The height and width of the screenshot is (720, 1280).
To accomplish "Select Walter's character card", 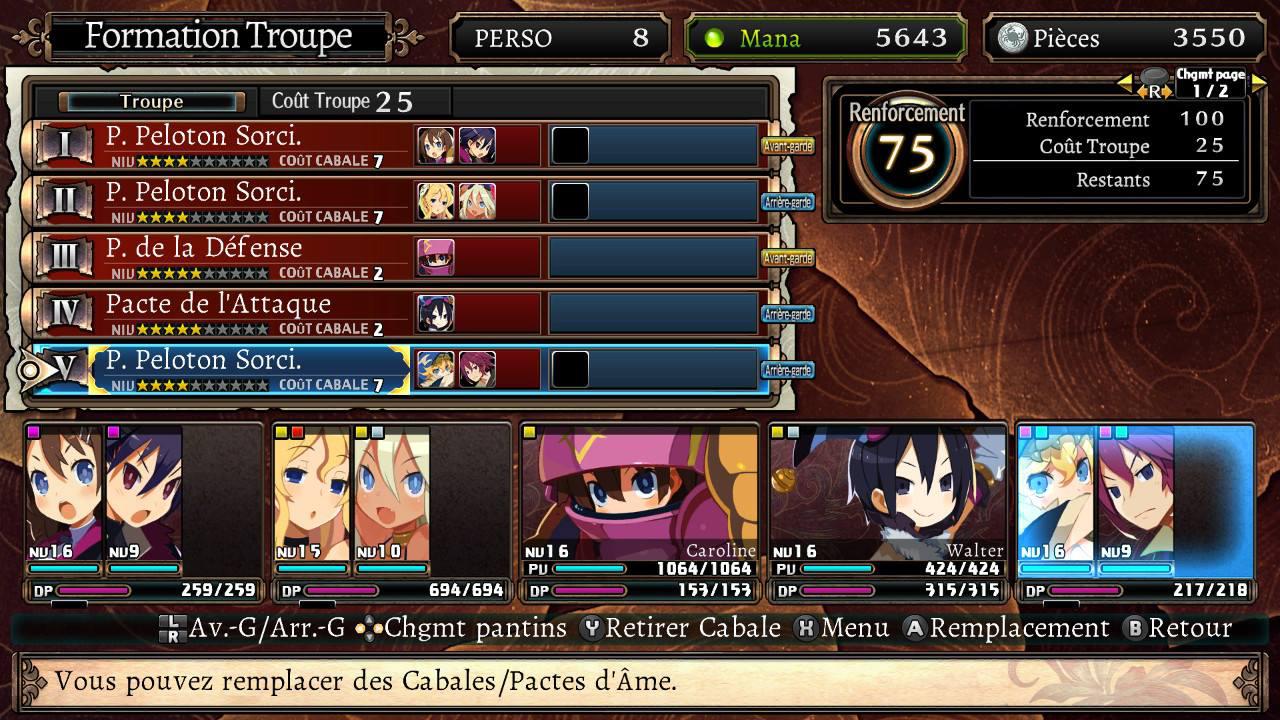I will coord(886,512).
